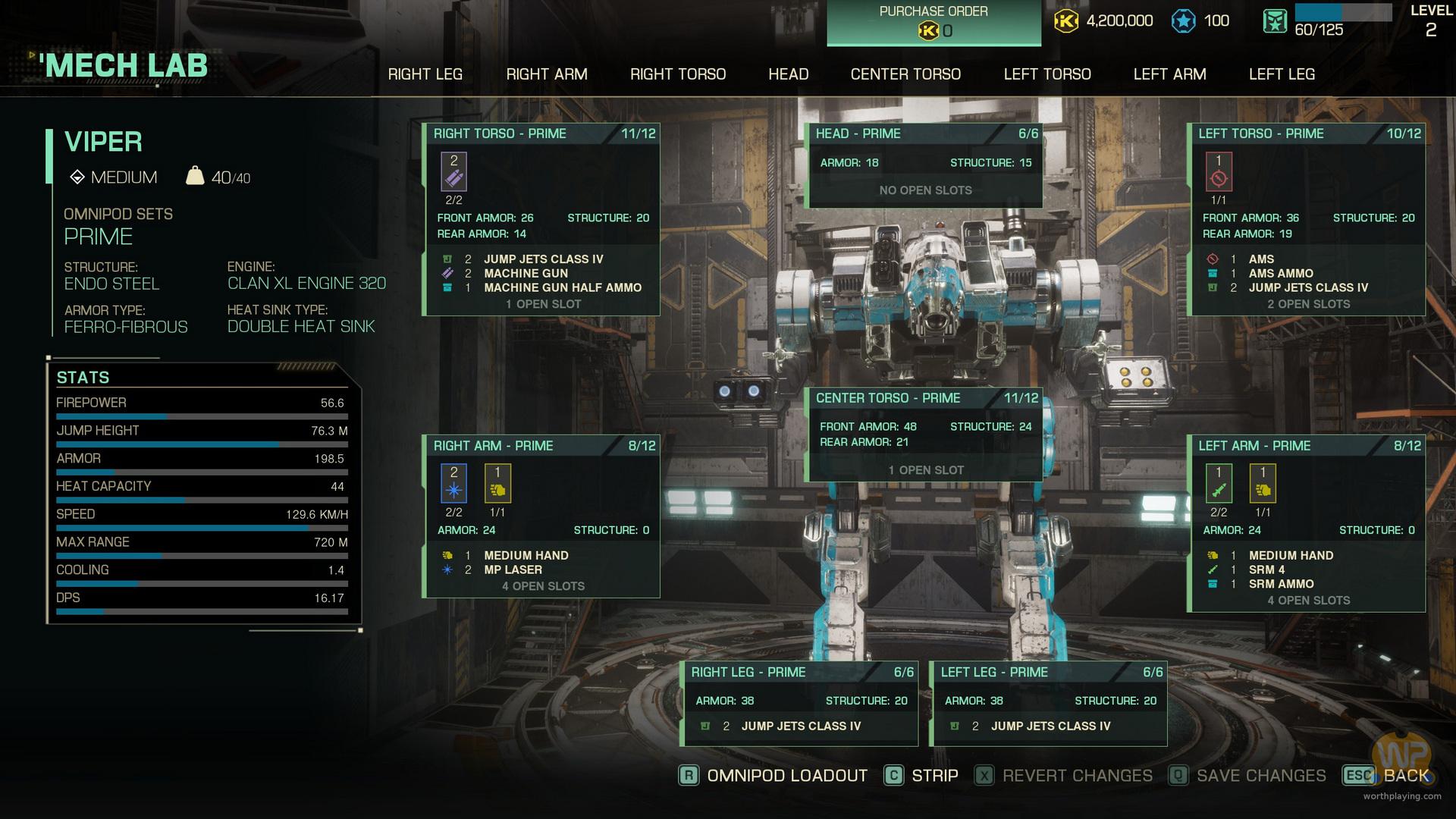Switch to Center Torso tab
The width and height of the screenshot is (1456, 819).
coord(905,74)
